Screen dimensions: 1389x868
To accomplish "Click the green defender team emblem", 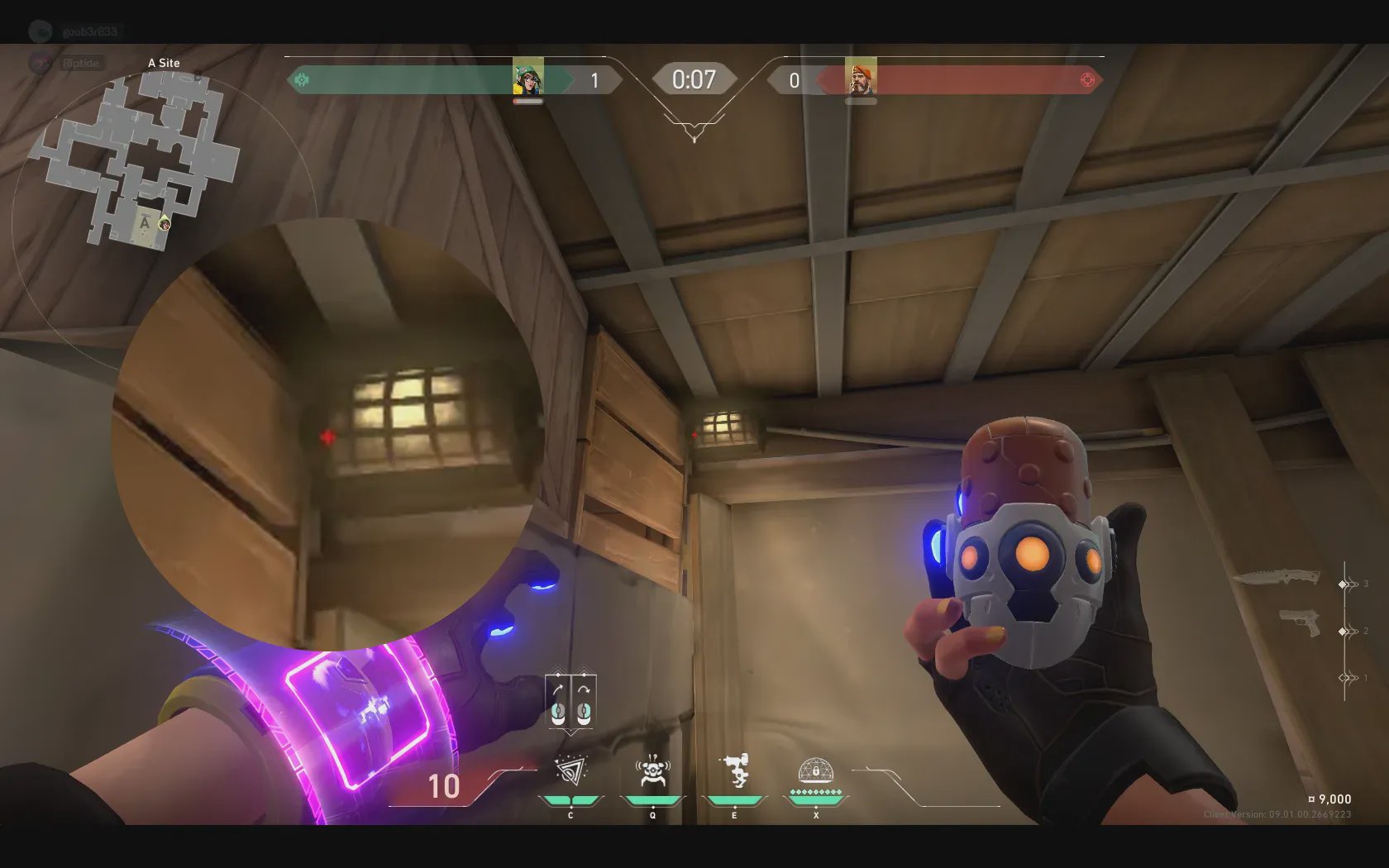I will 302,80.
